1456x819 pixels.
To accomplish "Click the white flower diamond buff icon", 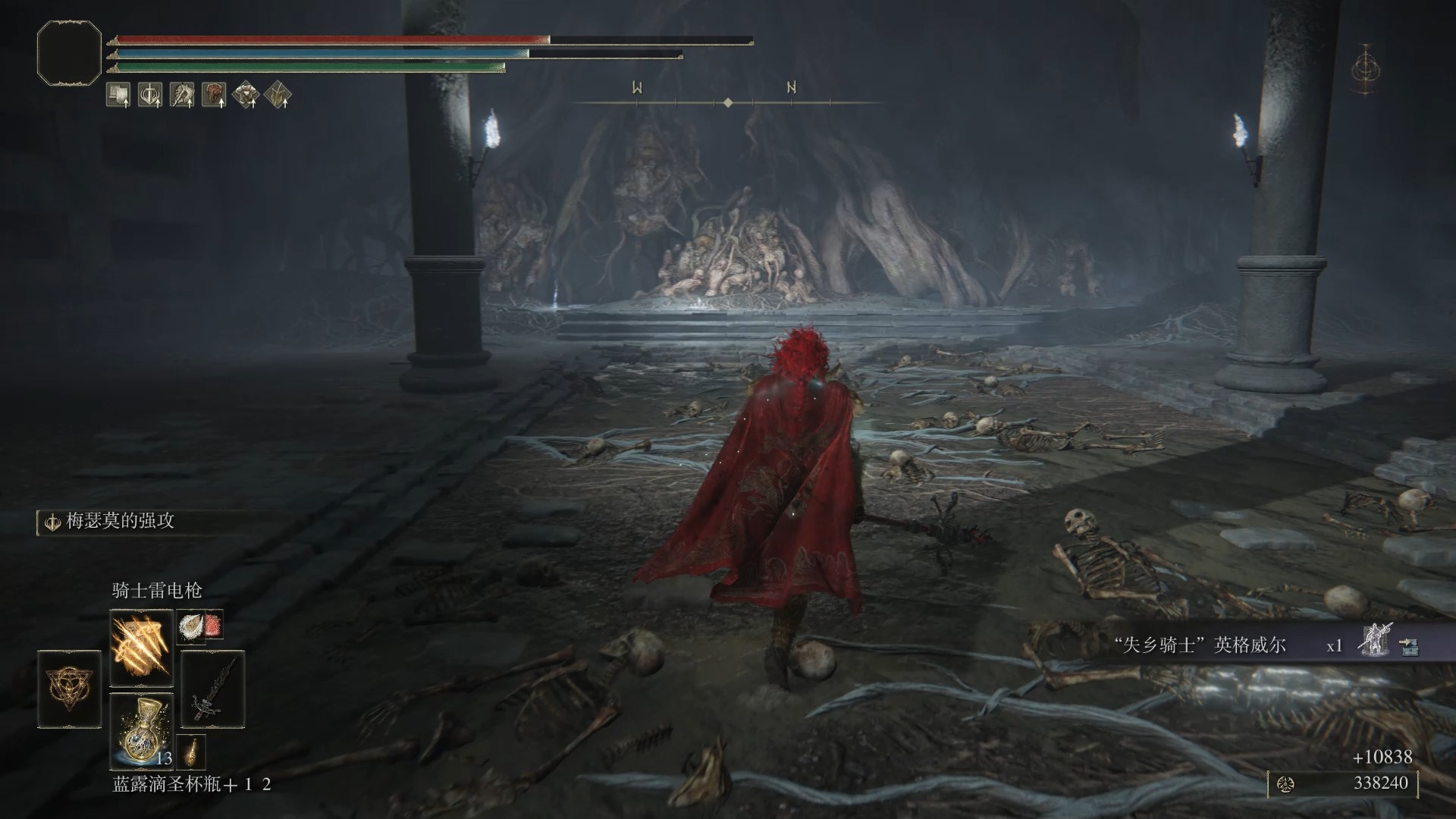I will click(246, 95).
